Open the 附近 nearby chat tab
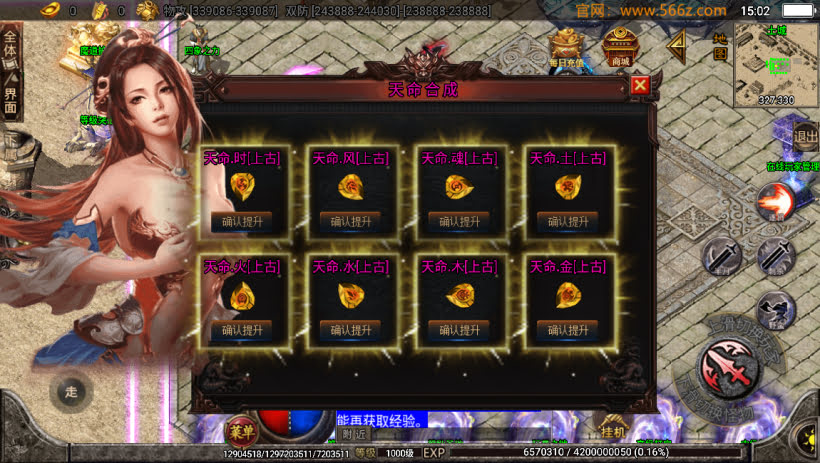Viewport: 820px width, 463px height. point(355,434)
